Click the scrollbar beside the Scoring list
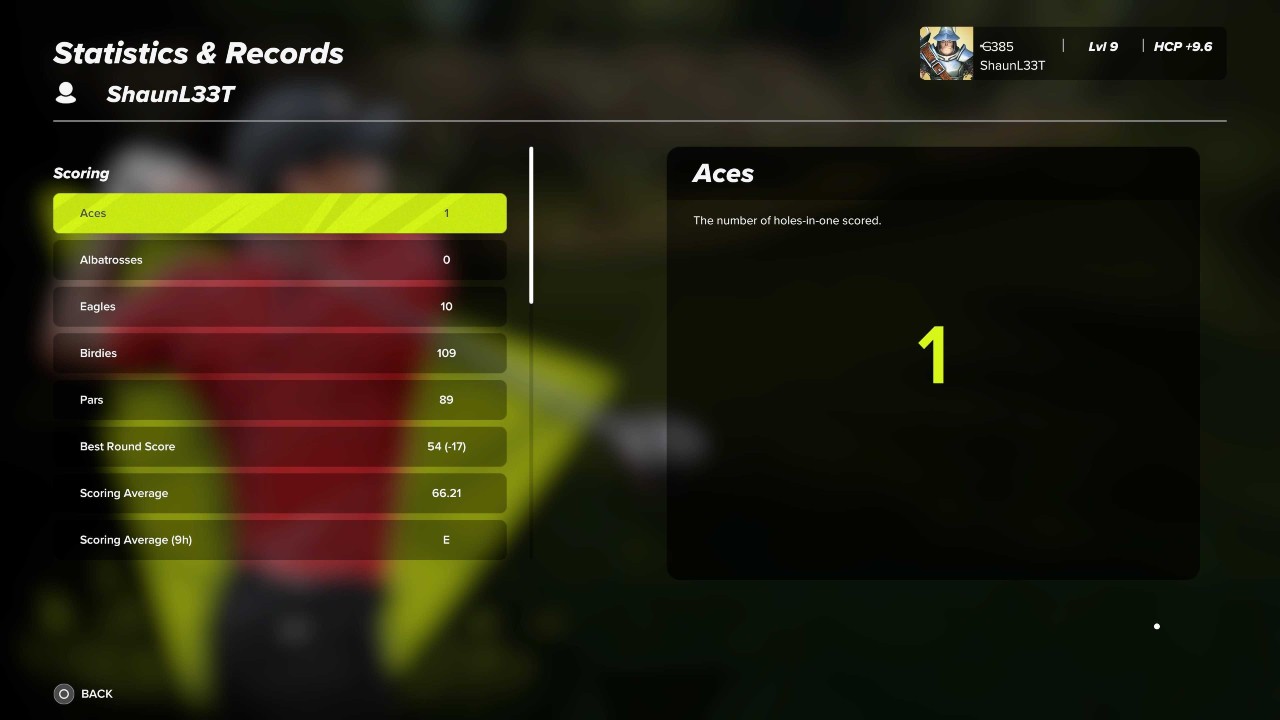The image size is (1280, 720). coord(531,225)
